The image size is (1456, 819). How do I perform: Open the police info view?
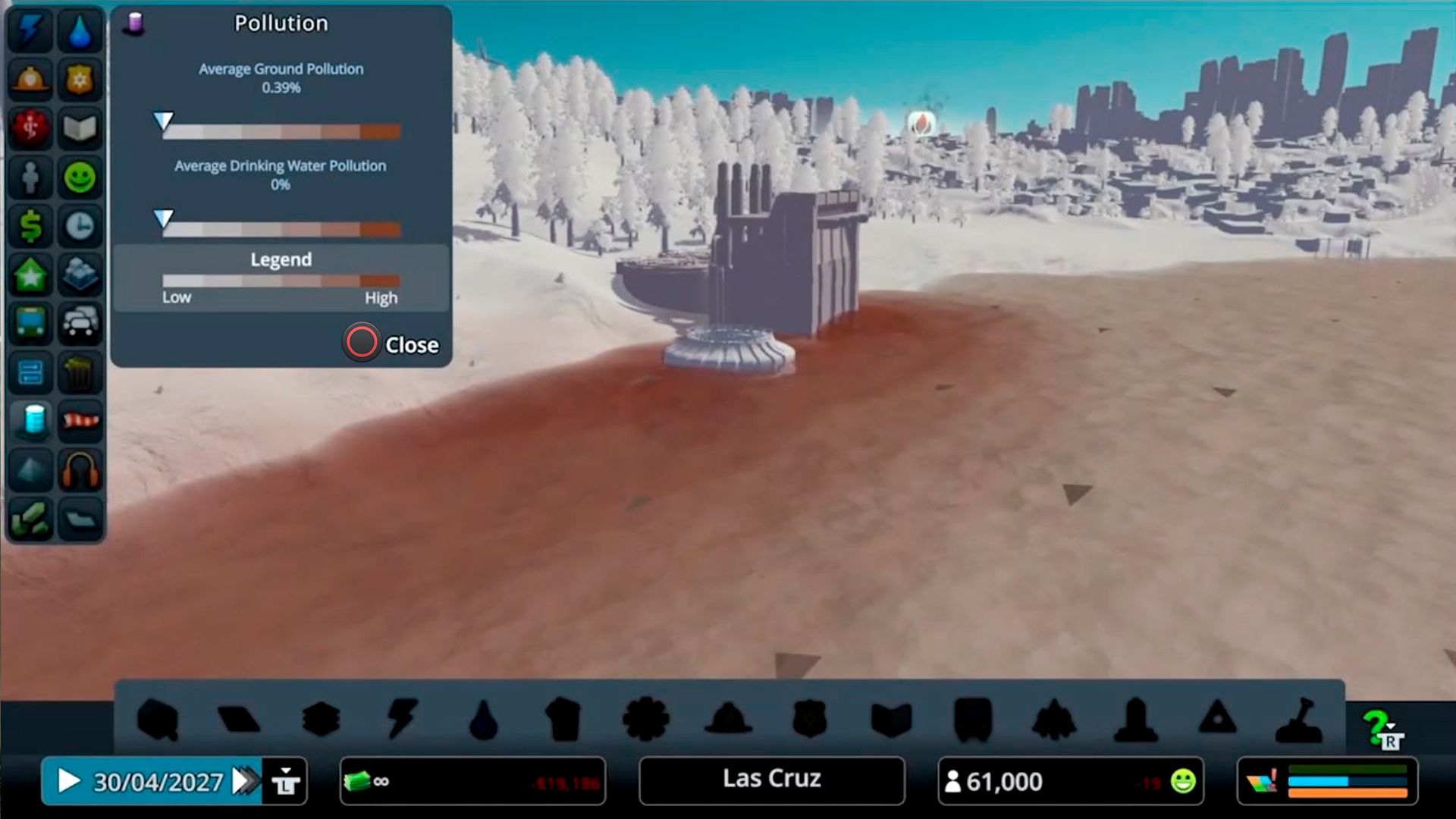click(80, 80)
